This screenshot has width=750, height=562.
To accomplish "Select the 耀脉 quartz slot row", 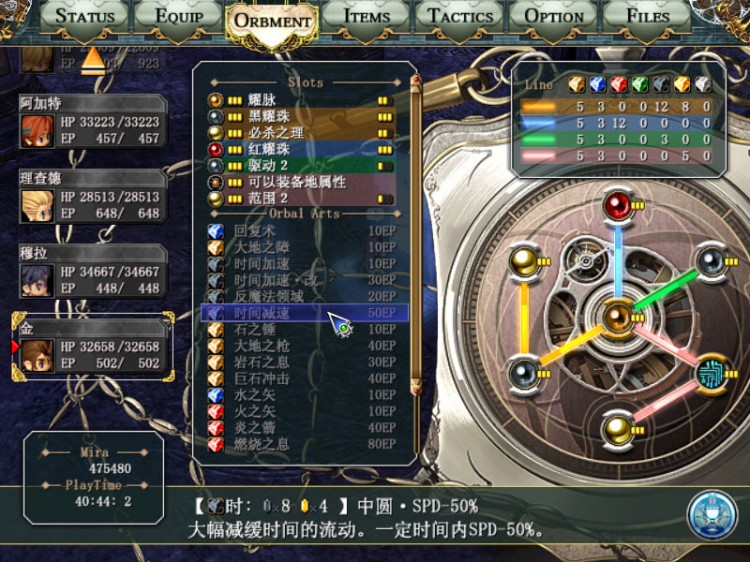I will click(300, 100).
